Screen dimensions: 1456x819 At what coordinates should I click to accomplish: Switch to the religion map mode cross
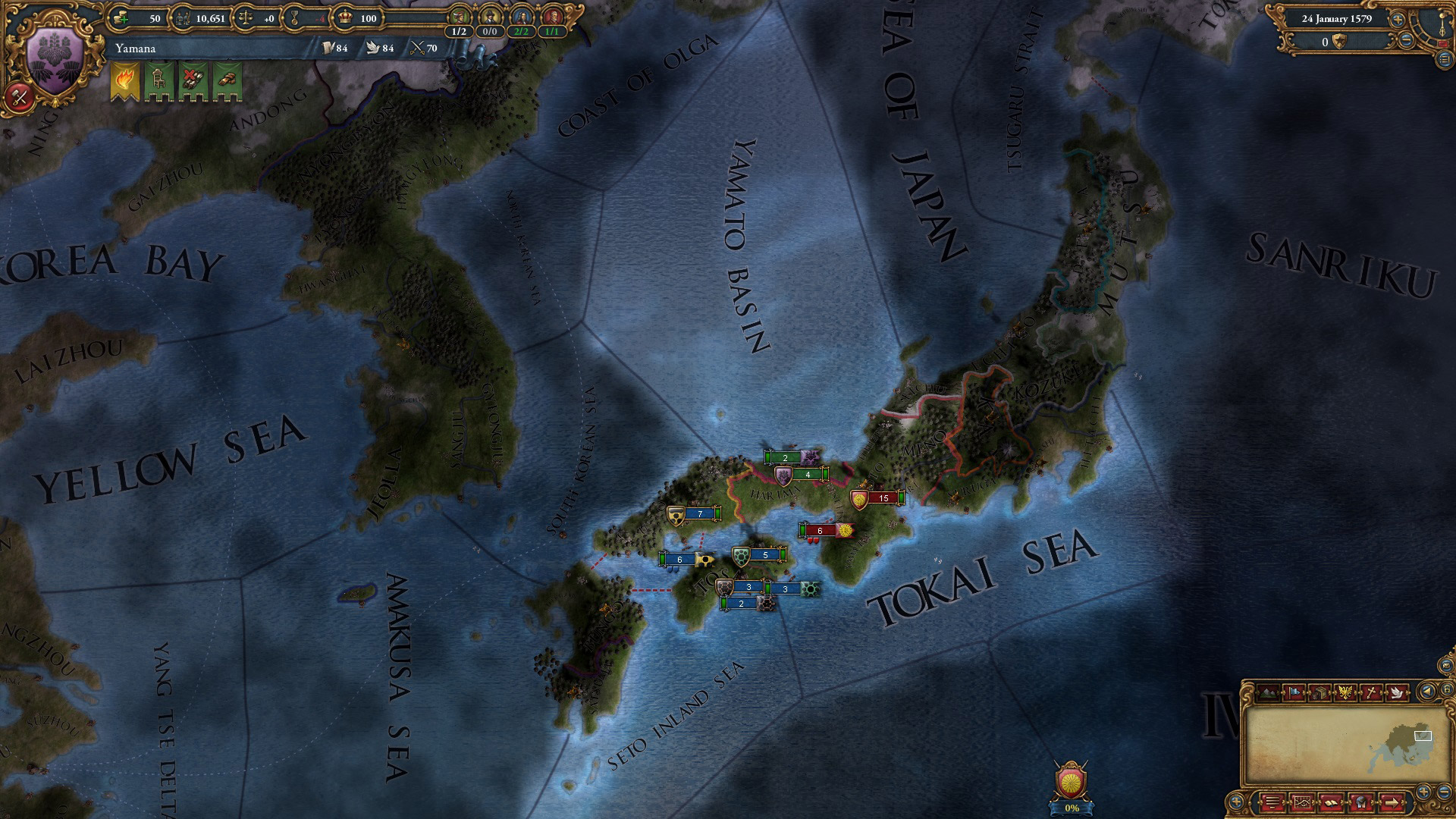[1372, 692]
